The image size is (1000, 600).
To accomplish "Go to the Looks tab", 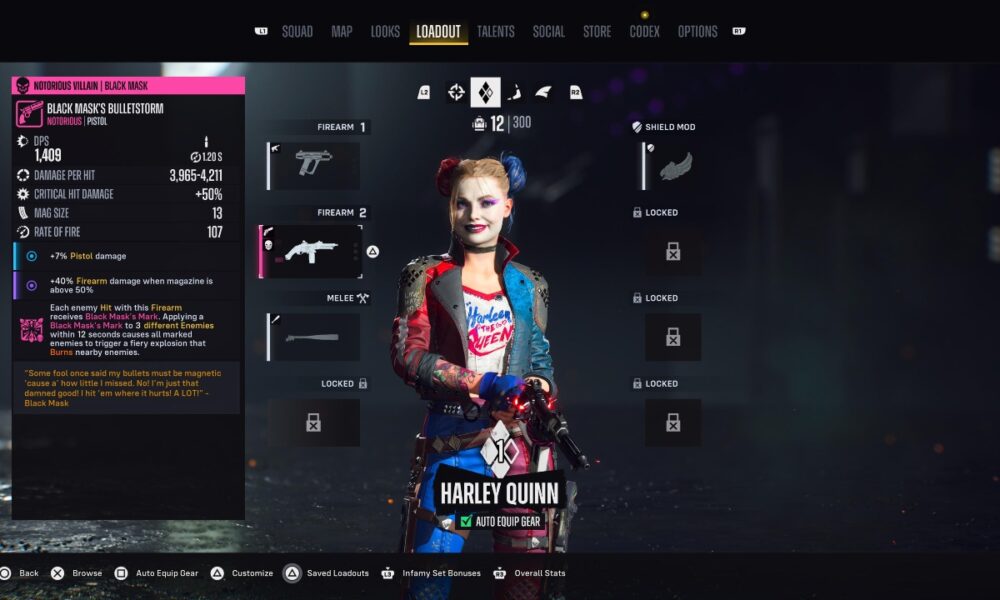I will click(x=385, y=31).
